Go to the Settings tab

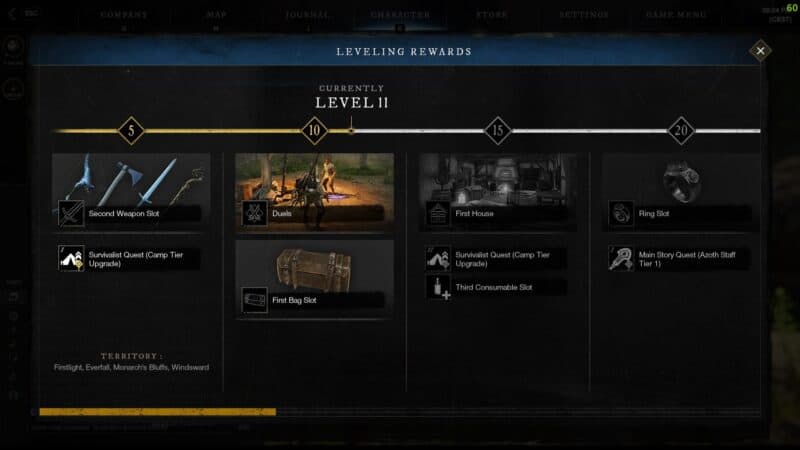584,15
